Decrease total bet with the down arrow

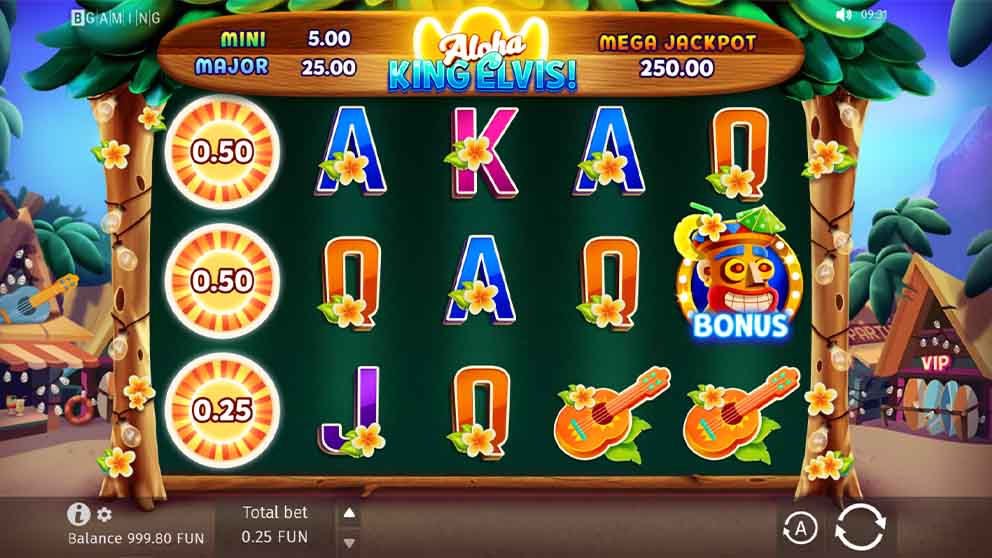pos(349,543)
